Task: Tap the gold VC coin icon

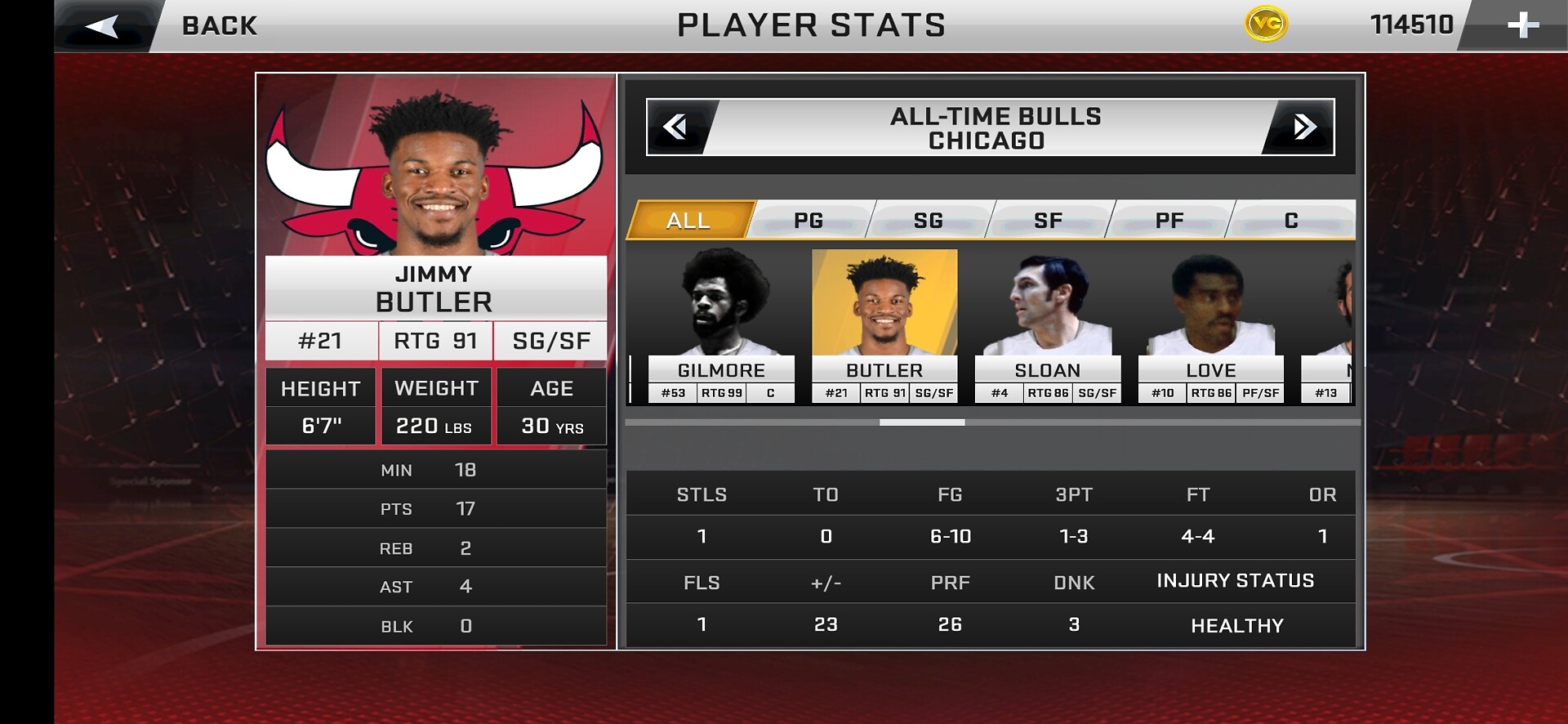Action: click(1266, 25)
